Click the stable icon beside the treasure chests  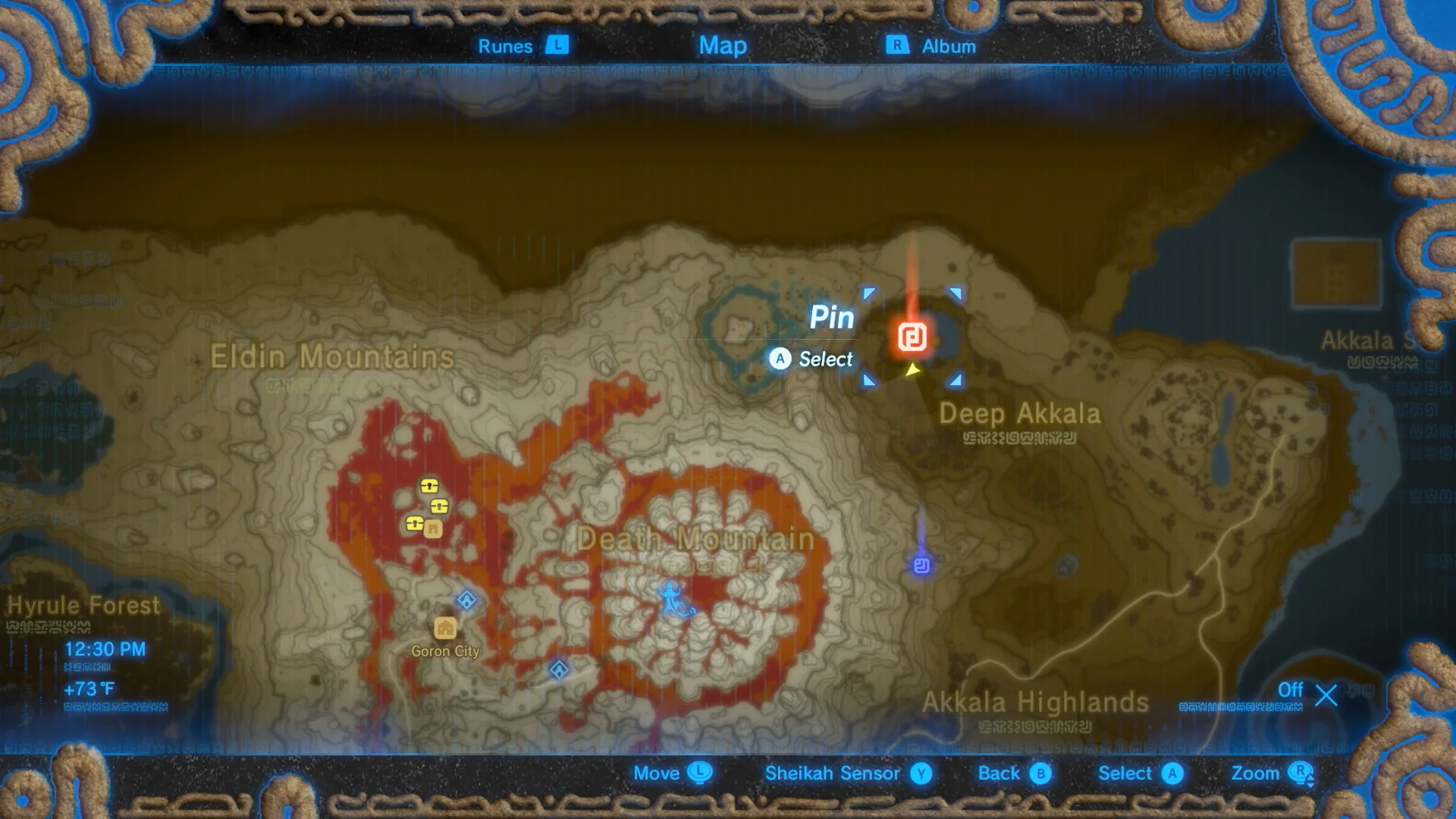[x=431, y=528]
